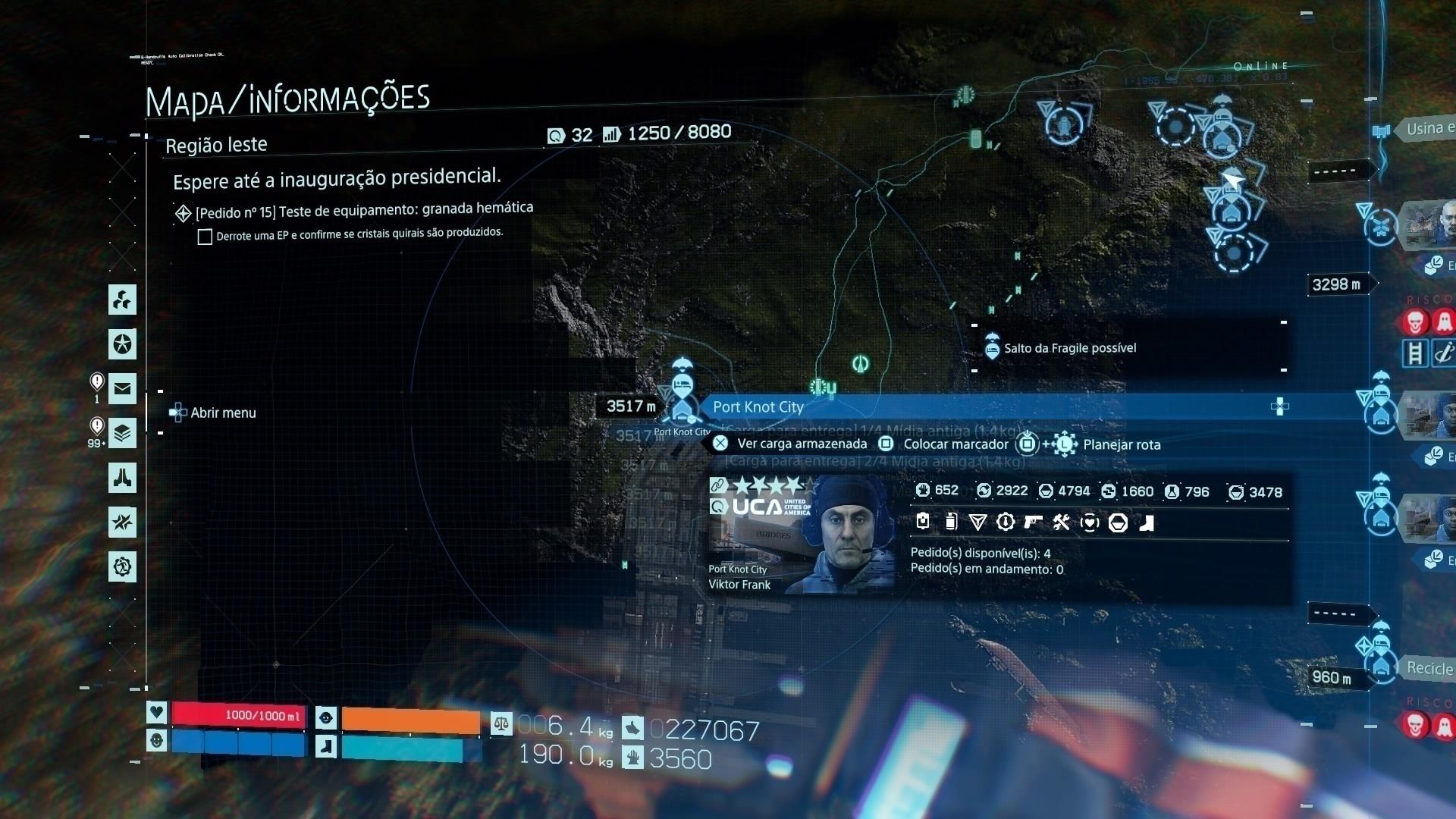Open the cargo boxes menu icon
The image size is (1456, 819).
122,300
